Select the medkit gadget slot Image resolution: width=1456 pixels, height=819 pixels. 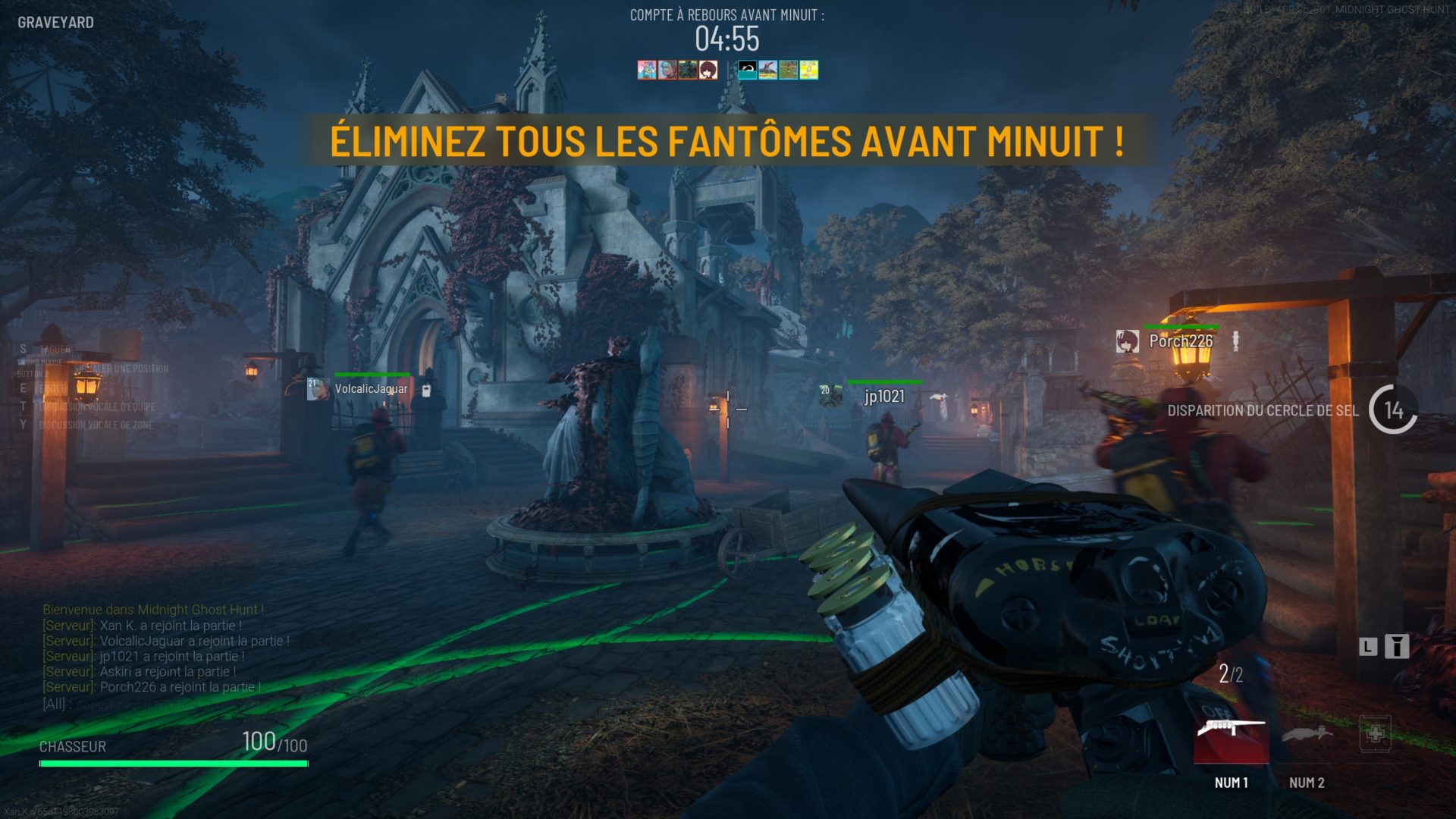pyautogui.click(x=1375, y=734)
